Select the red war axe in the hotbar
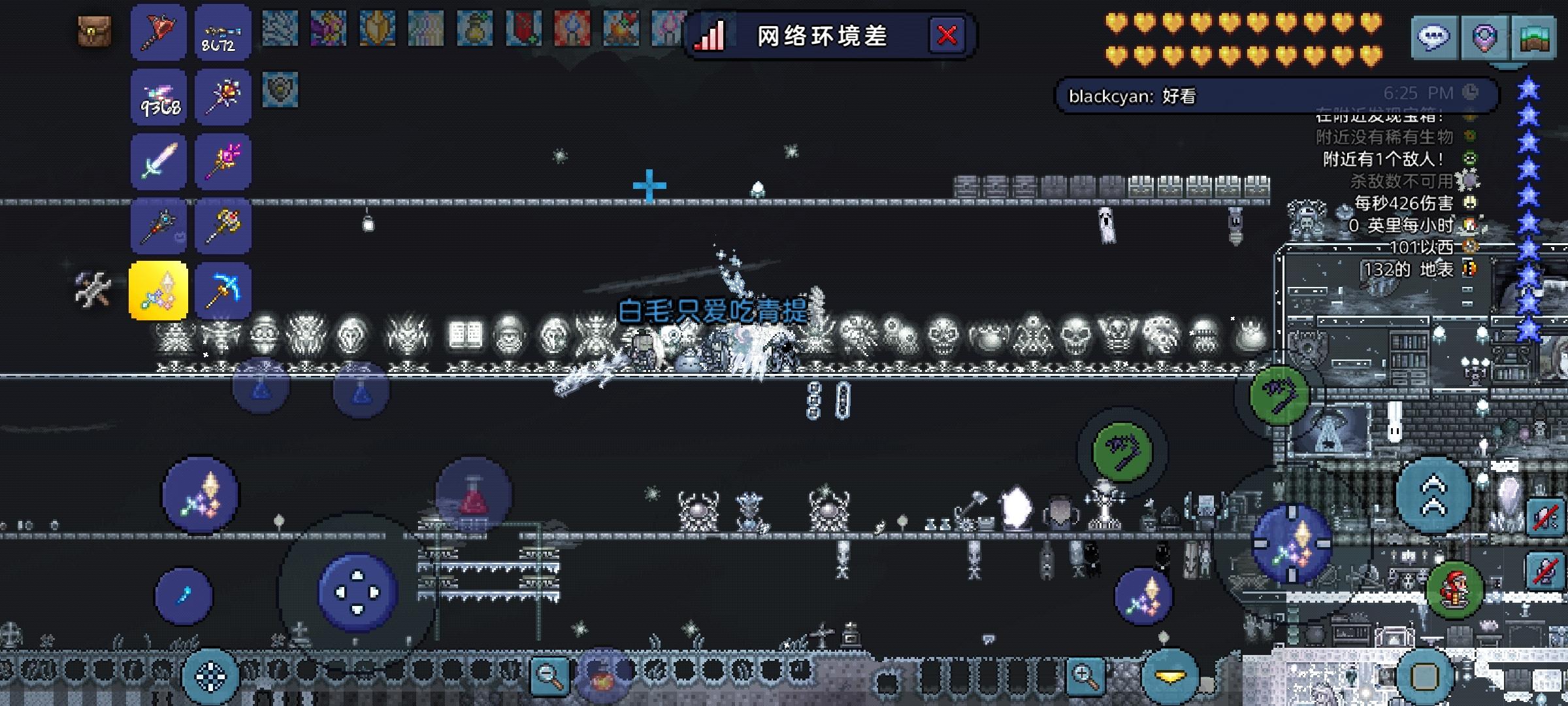Screen dimensions: 1568x706 (x=158, y=31)
